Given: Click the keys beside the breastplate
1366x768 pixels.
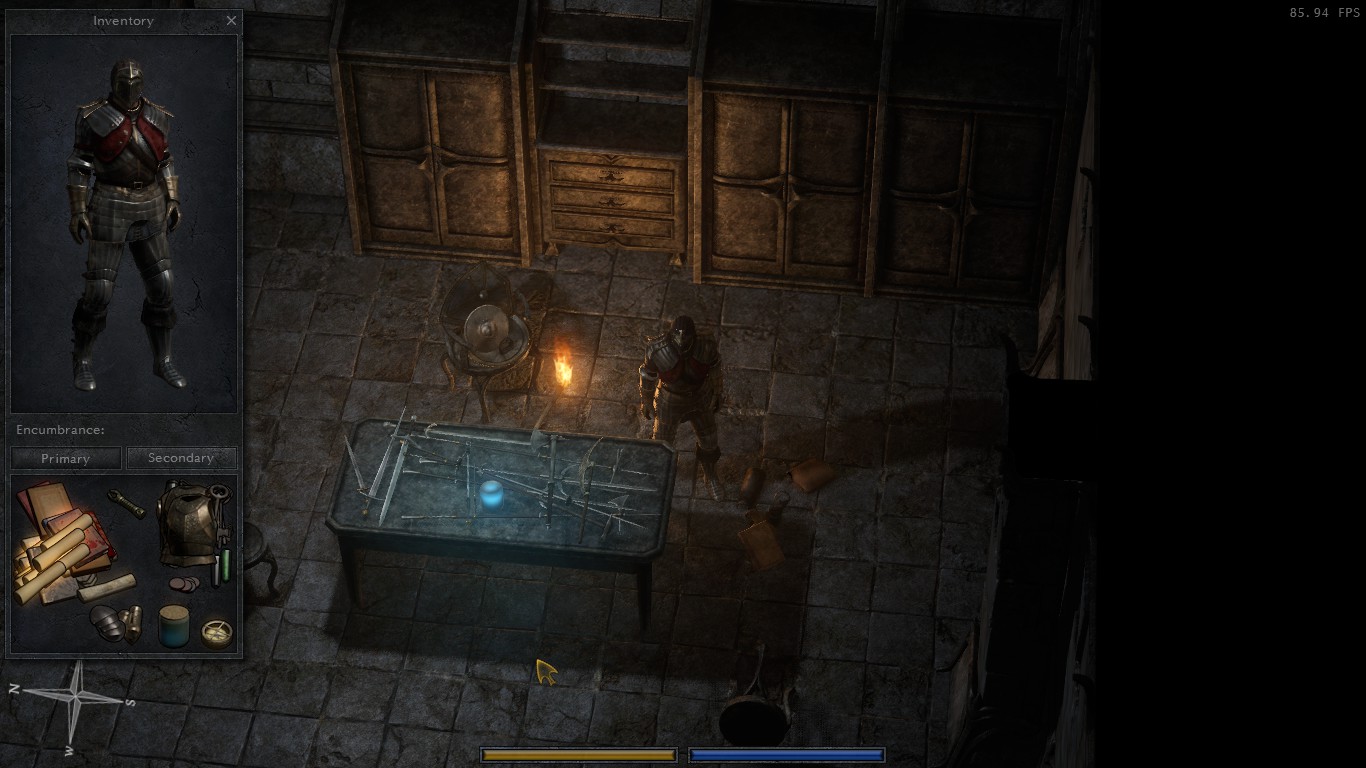Looking at the screenshot, I should tap(219, 512).
